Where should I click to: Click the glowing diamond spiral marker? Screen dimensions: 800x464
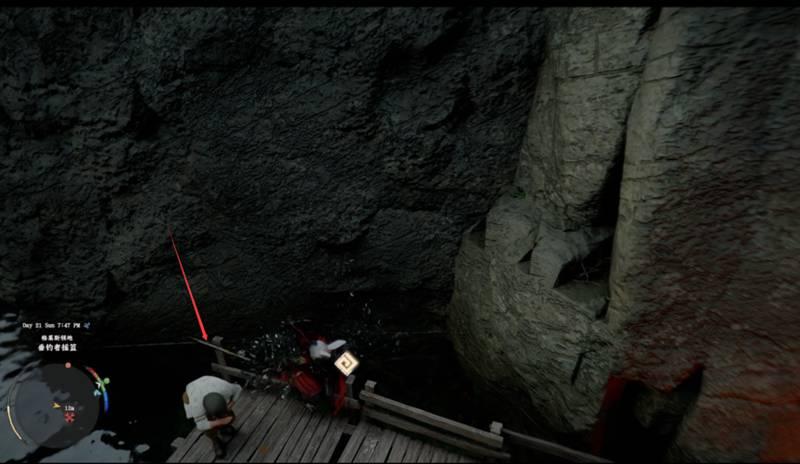345,363
